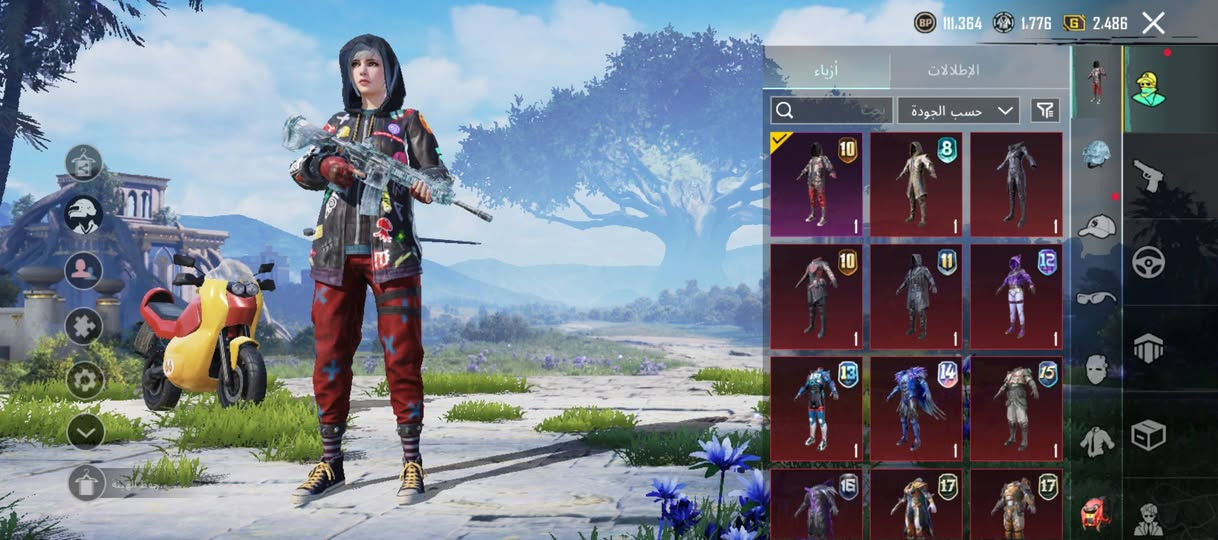1218x540 pixels.
Task: Choose the level 8 hooded outfit
Action: tap(915, 184)
